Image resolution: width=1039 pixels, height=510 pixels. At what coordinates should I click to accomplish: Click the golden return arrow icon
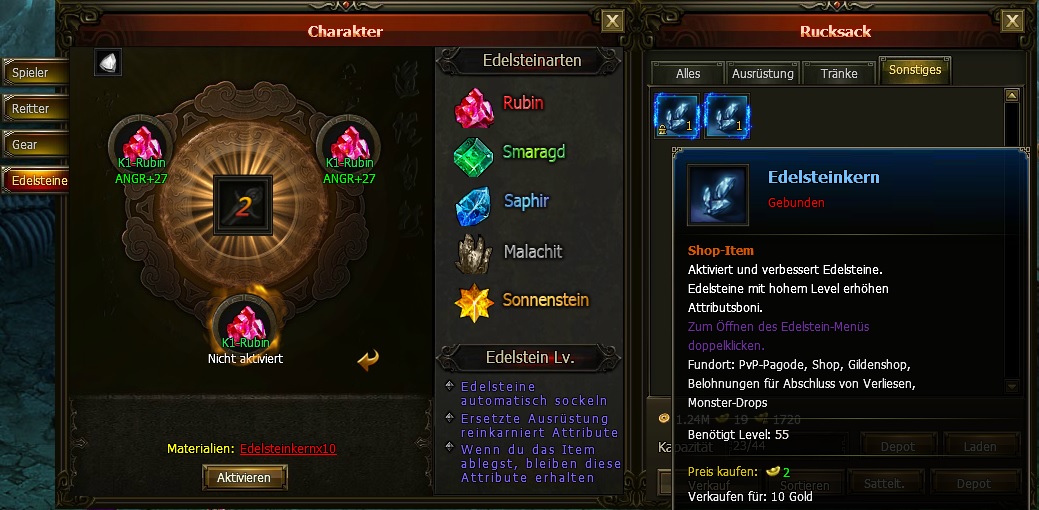pos(368,359)
